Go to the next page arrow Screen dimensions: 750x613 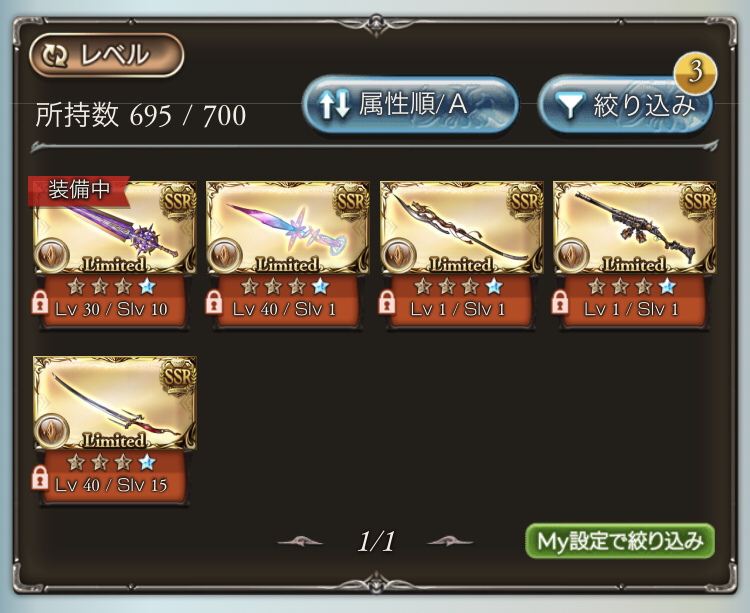pyautogui.click(x=450, y=542)
